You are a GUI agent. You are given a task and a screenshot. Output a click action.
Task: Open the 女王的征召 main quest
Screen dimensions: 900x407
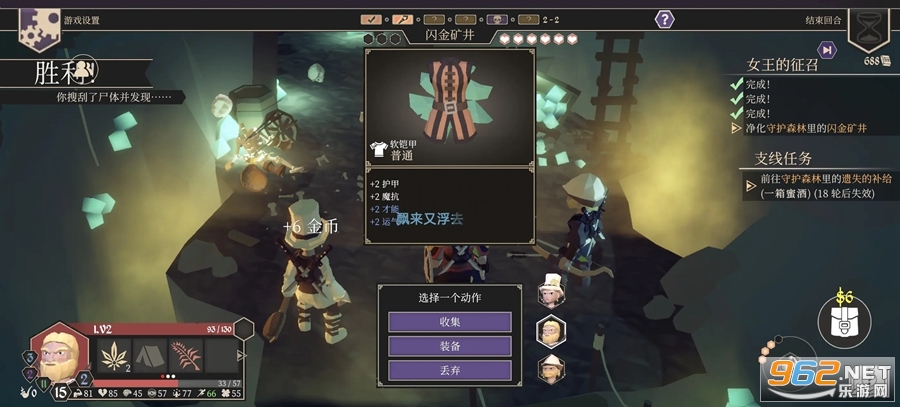coord(790,65)
